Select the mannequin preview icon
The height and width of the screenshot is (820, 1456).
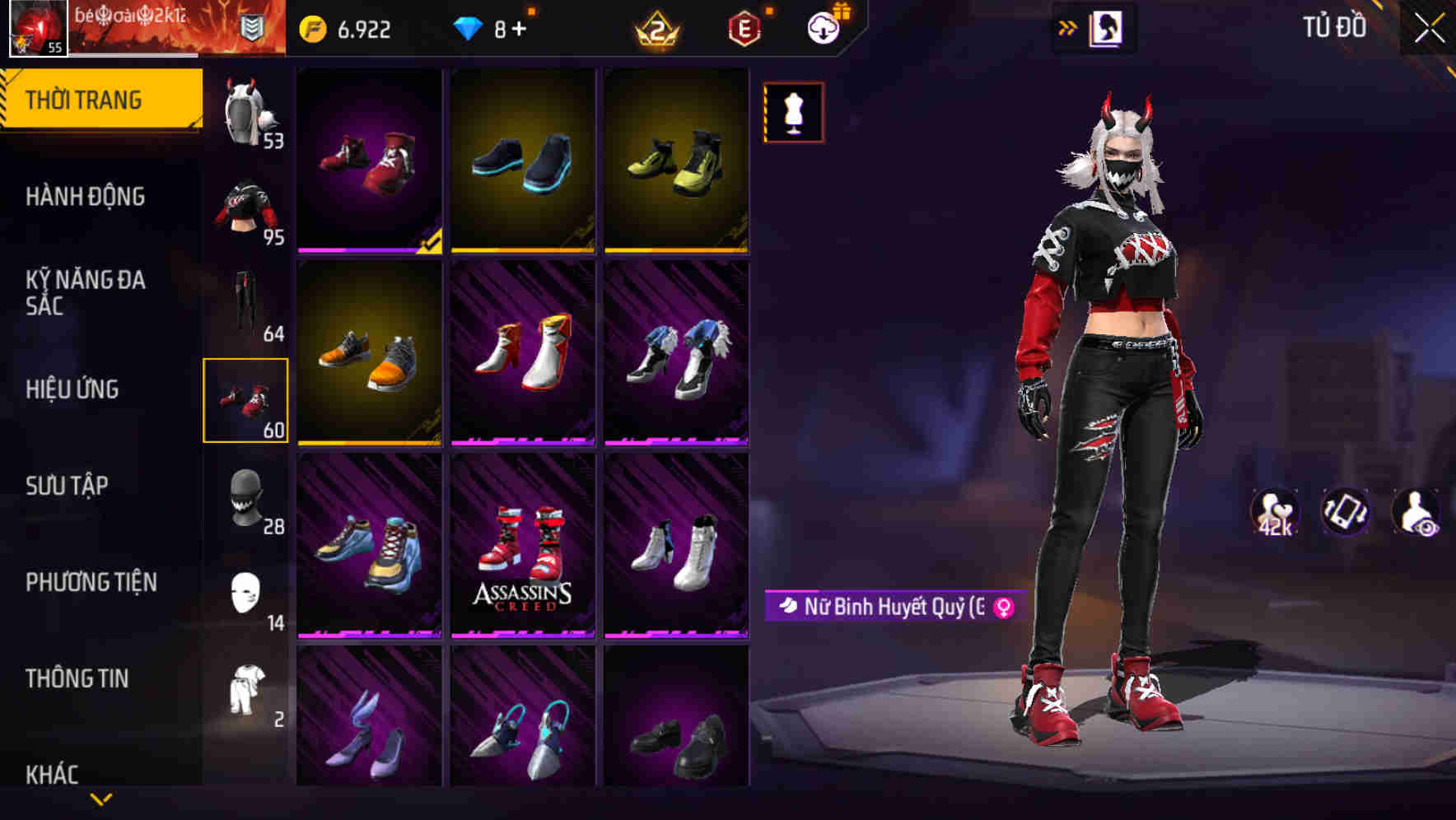793,113
